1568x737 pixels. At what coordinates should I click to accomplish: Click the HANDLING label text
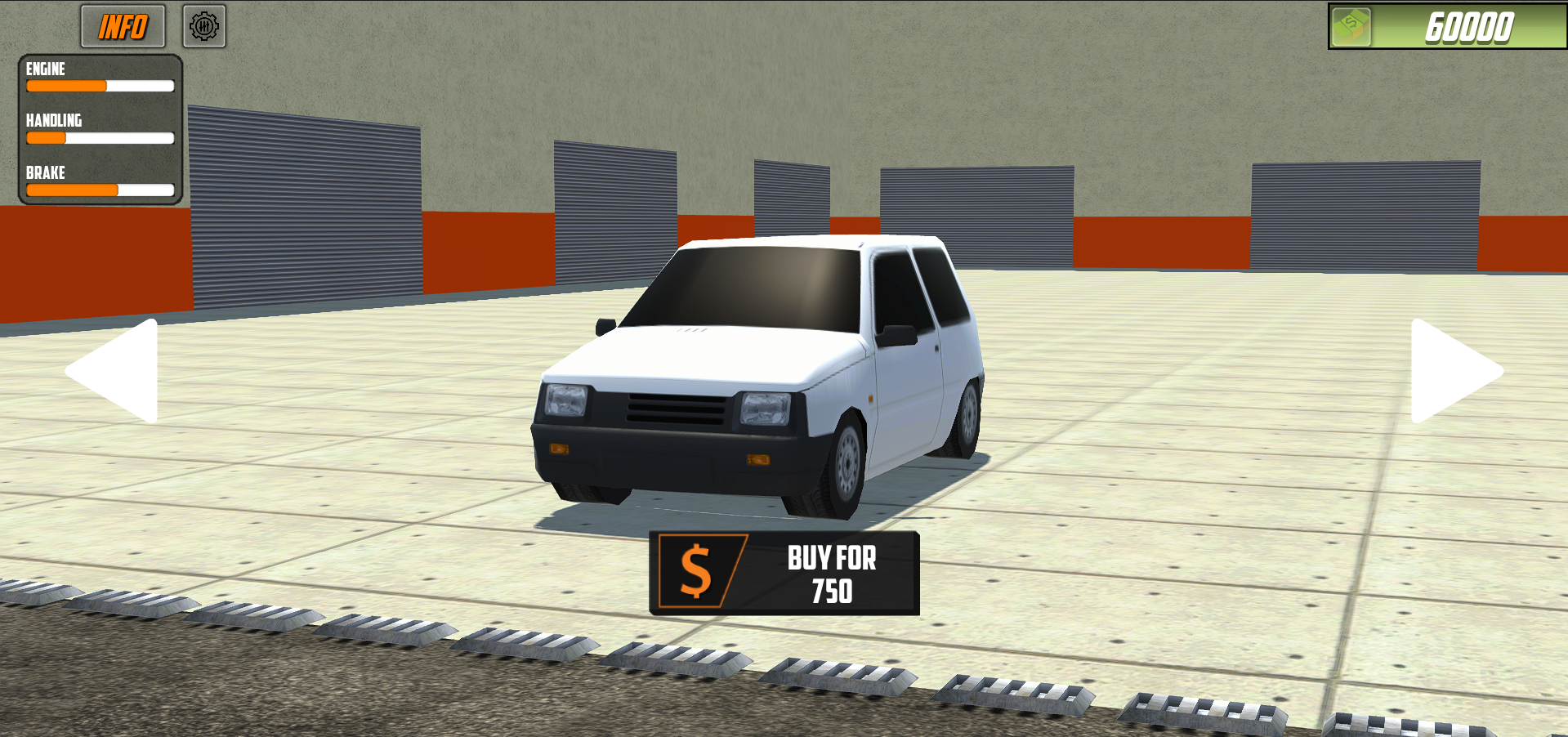point(53,120)
